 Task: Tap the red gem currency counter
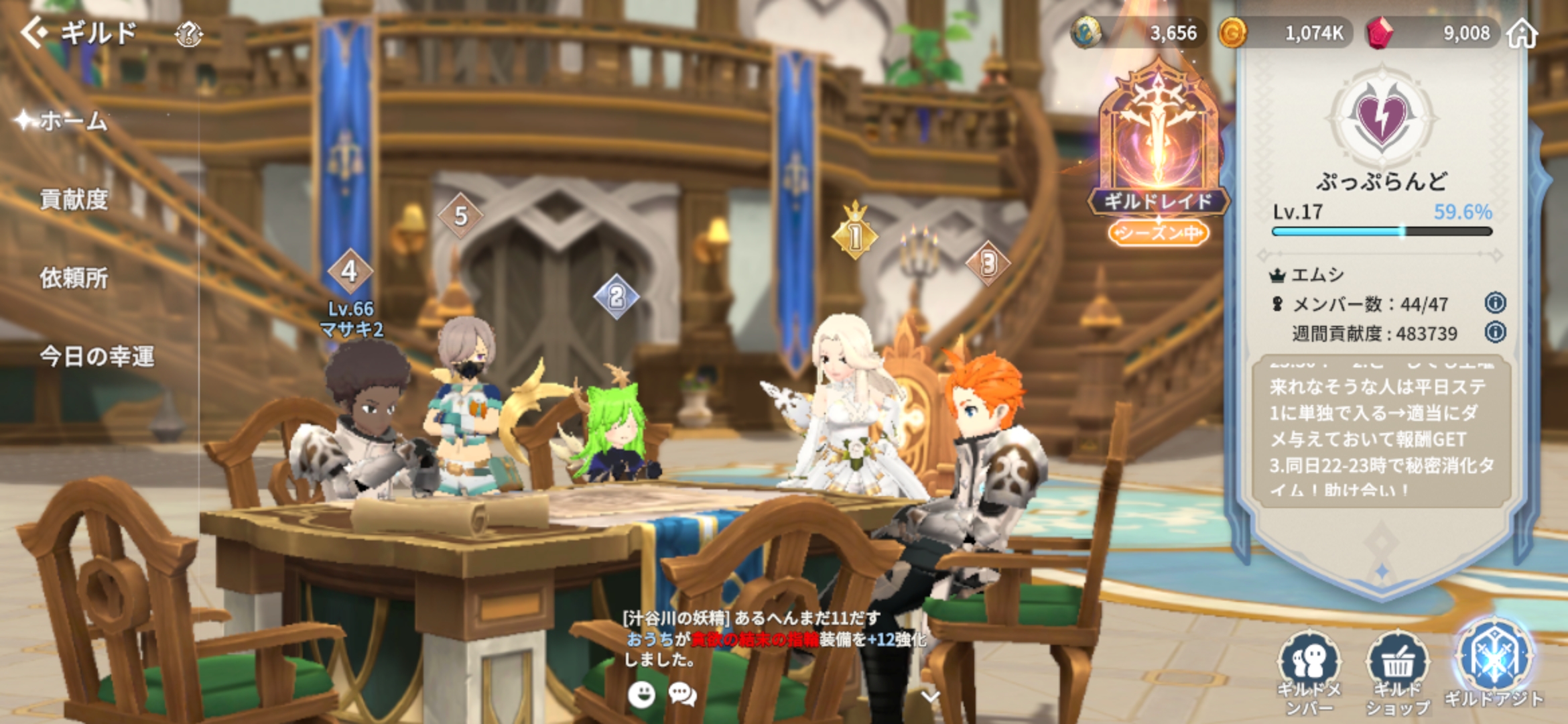tap(1434, 33)
